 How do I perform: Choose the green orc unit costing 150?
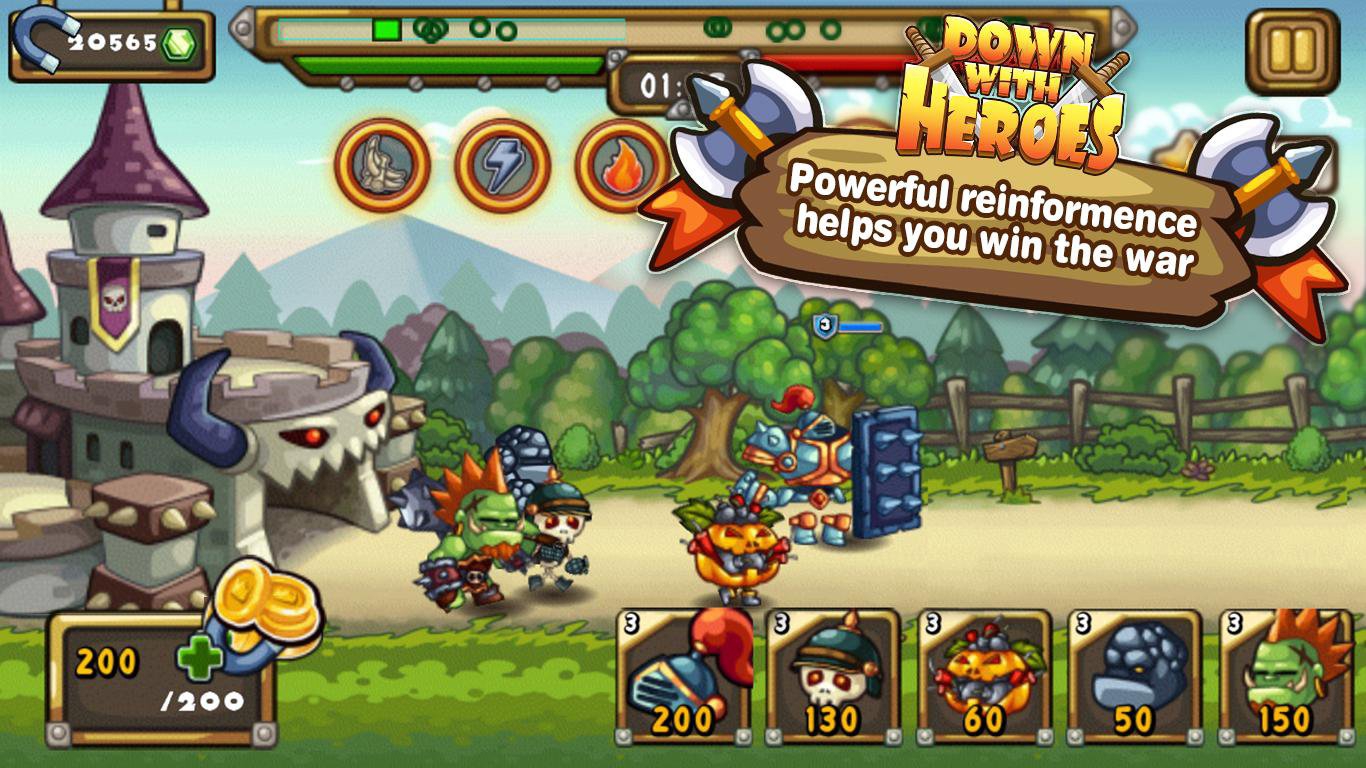(1285, 677)
